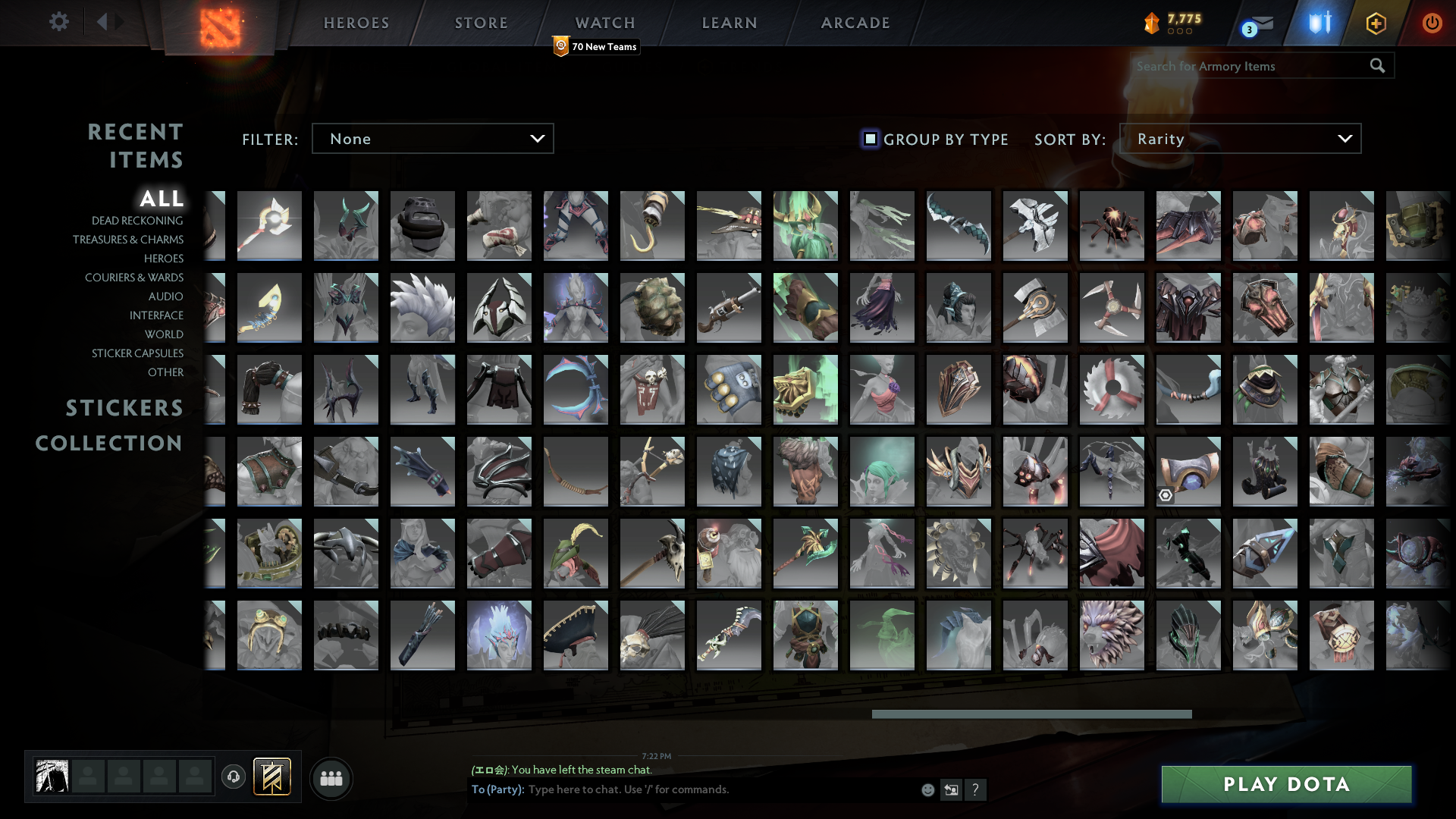Click the orange power button to exit
The height and width of the screenshot is (819, 1456).
coord(1432,23)
